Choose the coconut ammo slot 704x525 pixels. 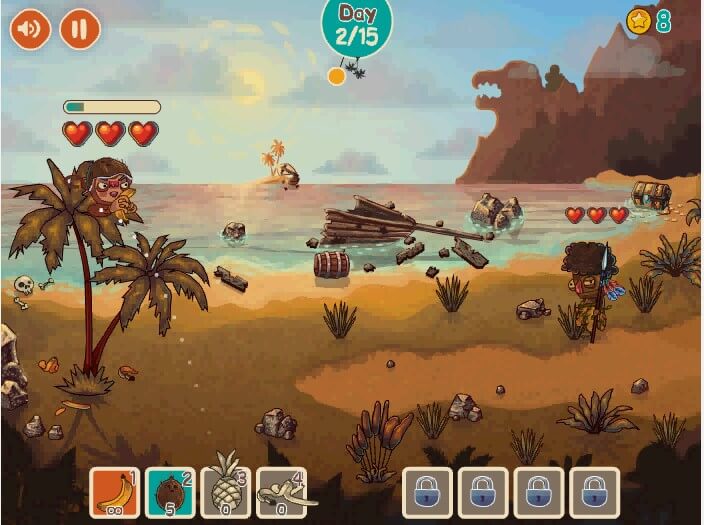click(170, 492)
